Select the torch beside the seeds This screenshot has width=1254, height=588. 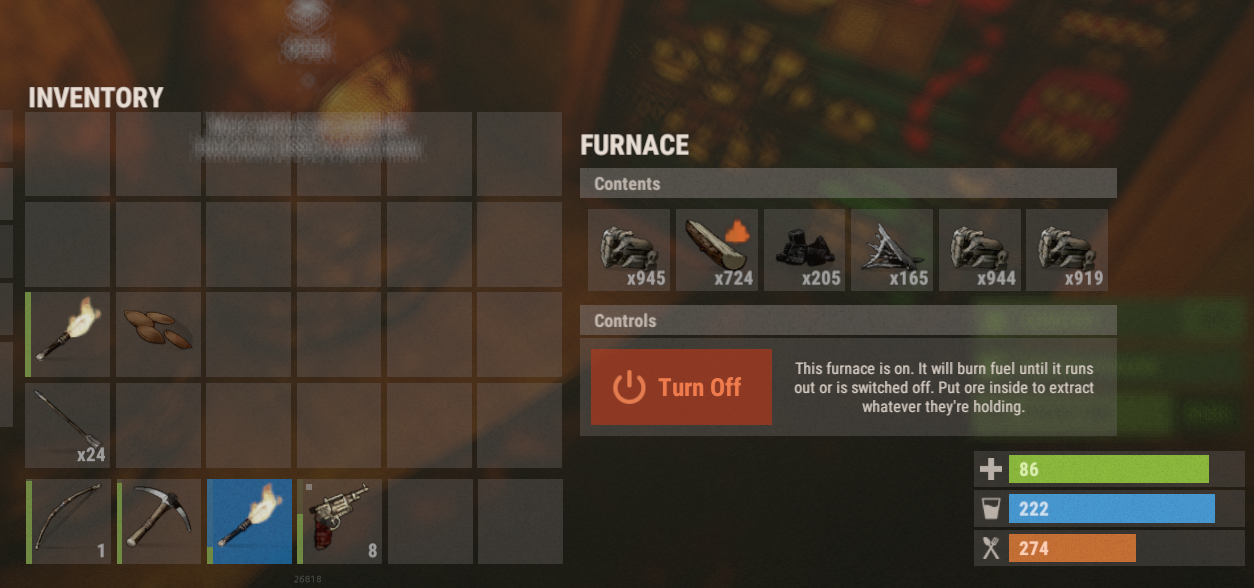pos(68,334)
